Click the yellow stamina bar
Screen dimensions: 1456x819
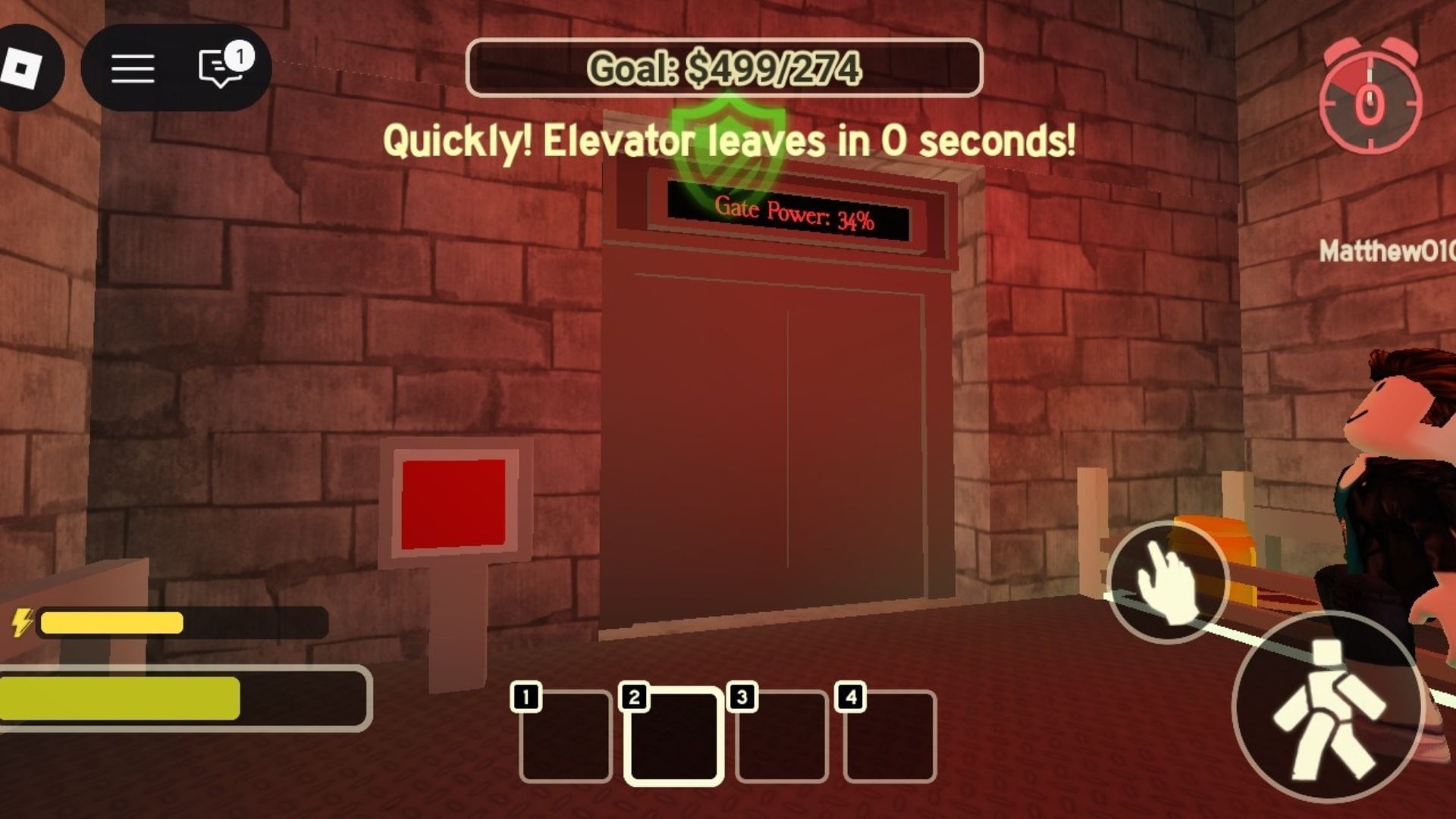114,623
